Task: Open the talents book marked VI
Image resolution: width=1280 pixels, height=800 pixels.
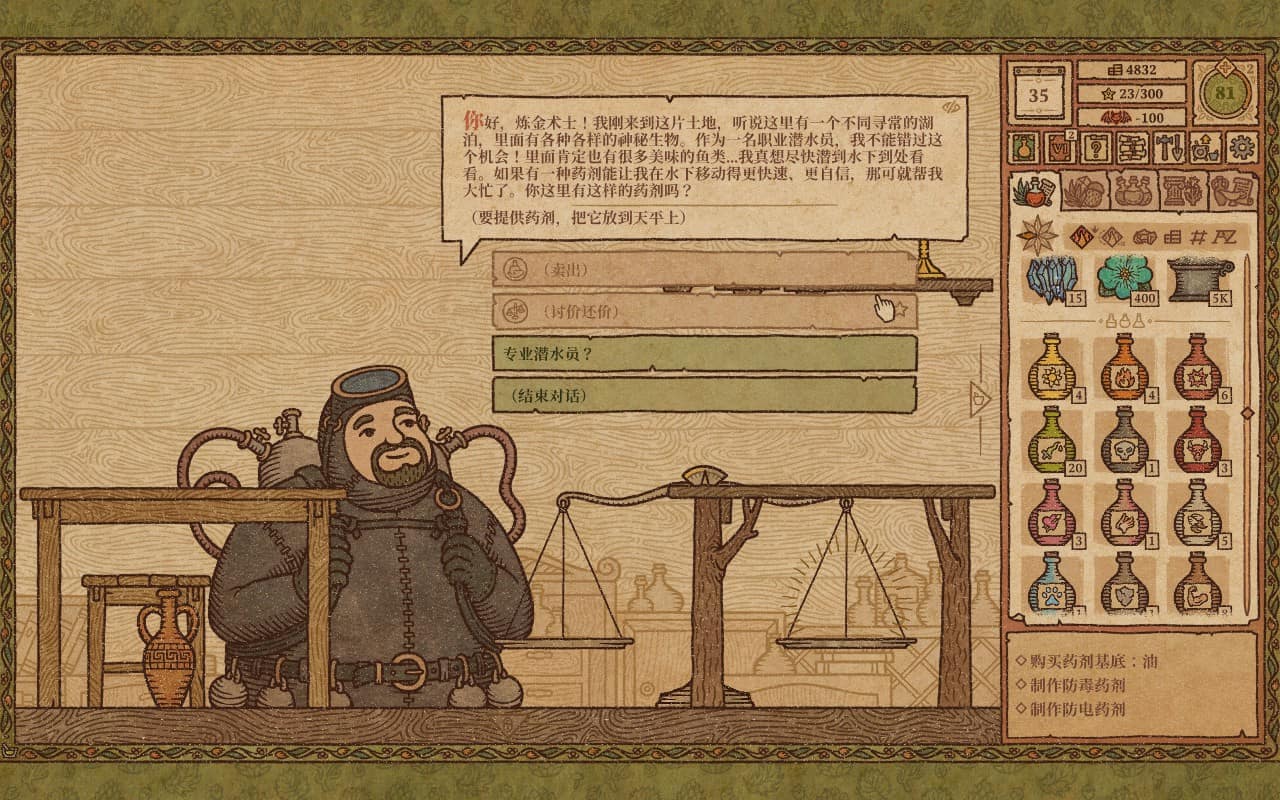Action: click(x=1061, y=148)
